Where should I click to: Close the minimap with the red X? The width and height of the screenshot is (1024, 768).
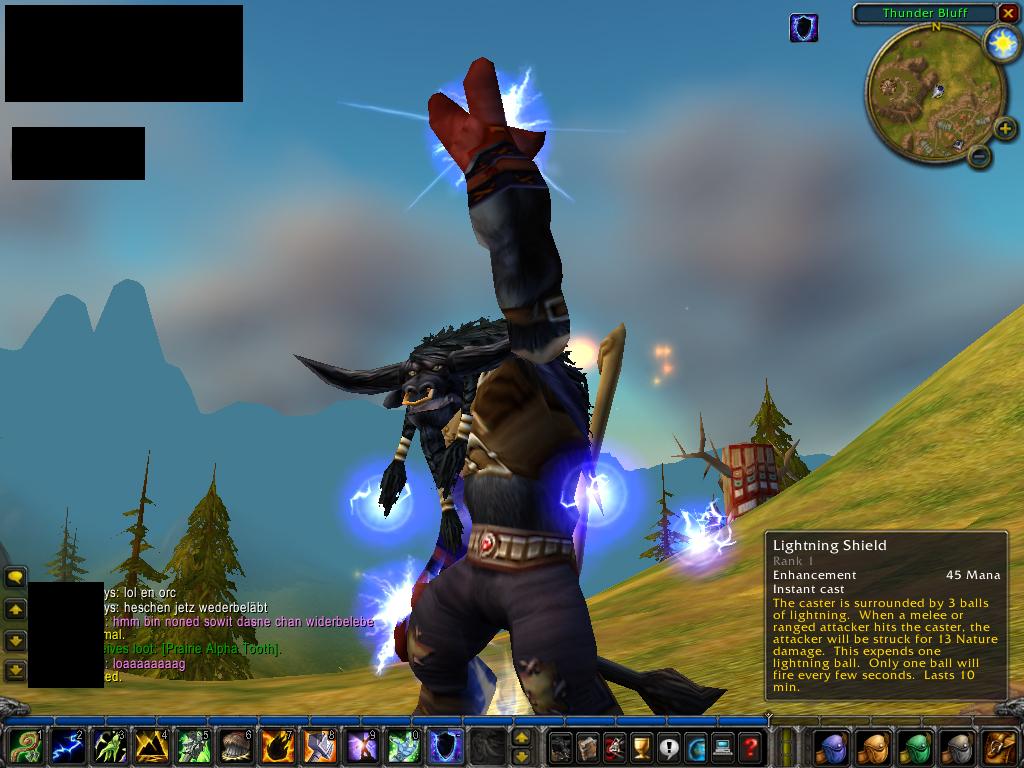1007,13
